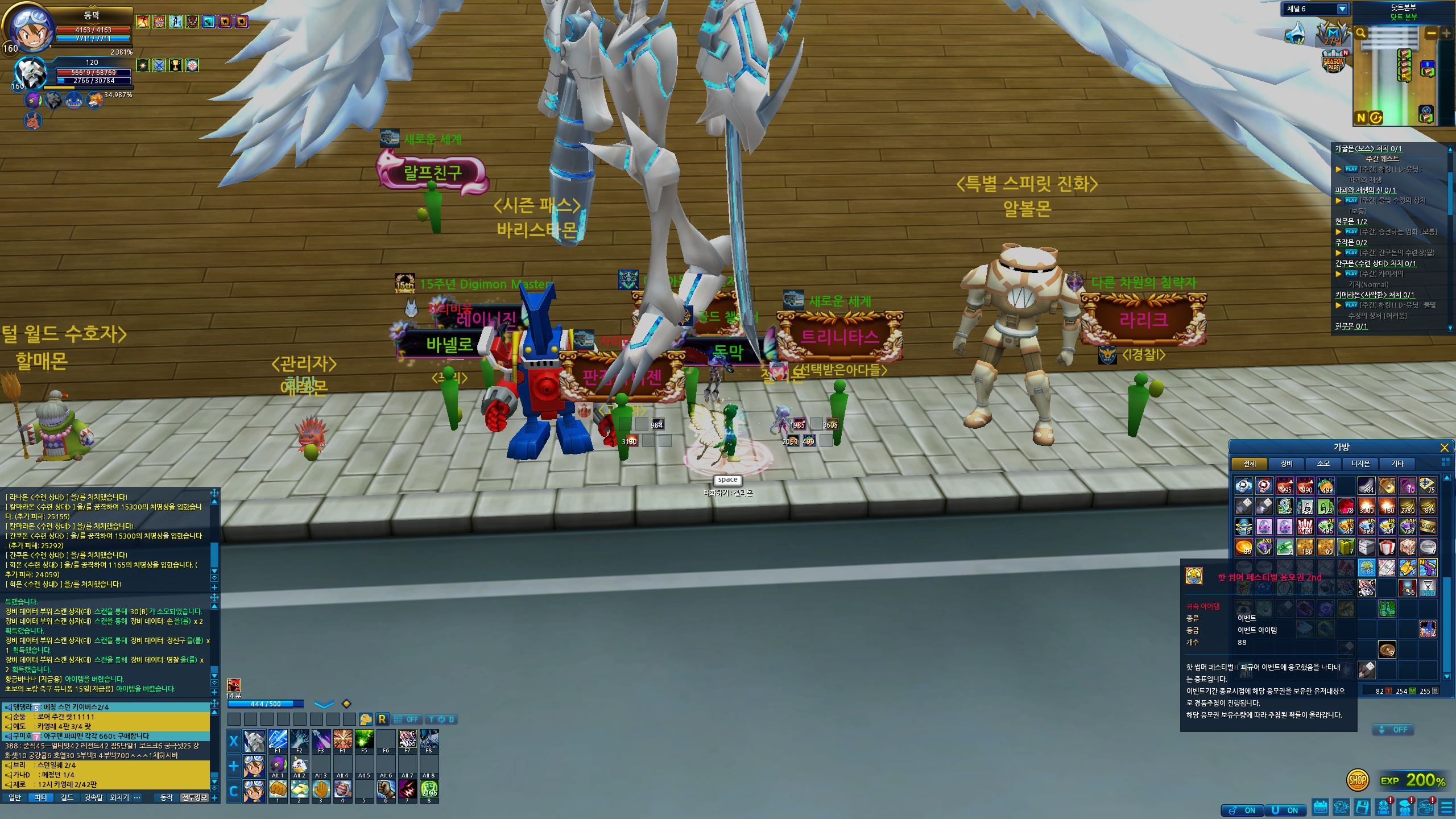The width and height of the screenshot is (1456, 819).
Task: Switch to the 장비 inventory tab
Action: [1287, 464]
